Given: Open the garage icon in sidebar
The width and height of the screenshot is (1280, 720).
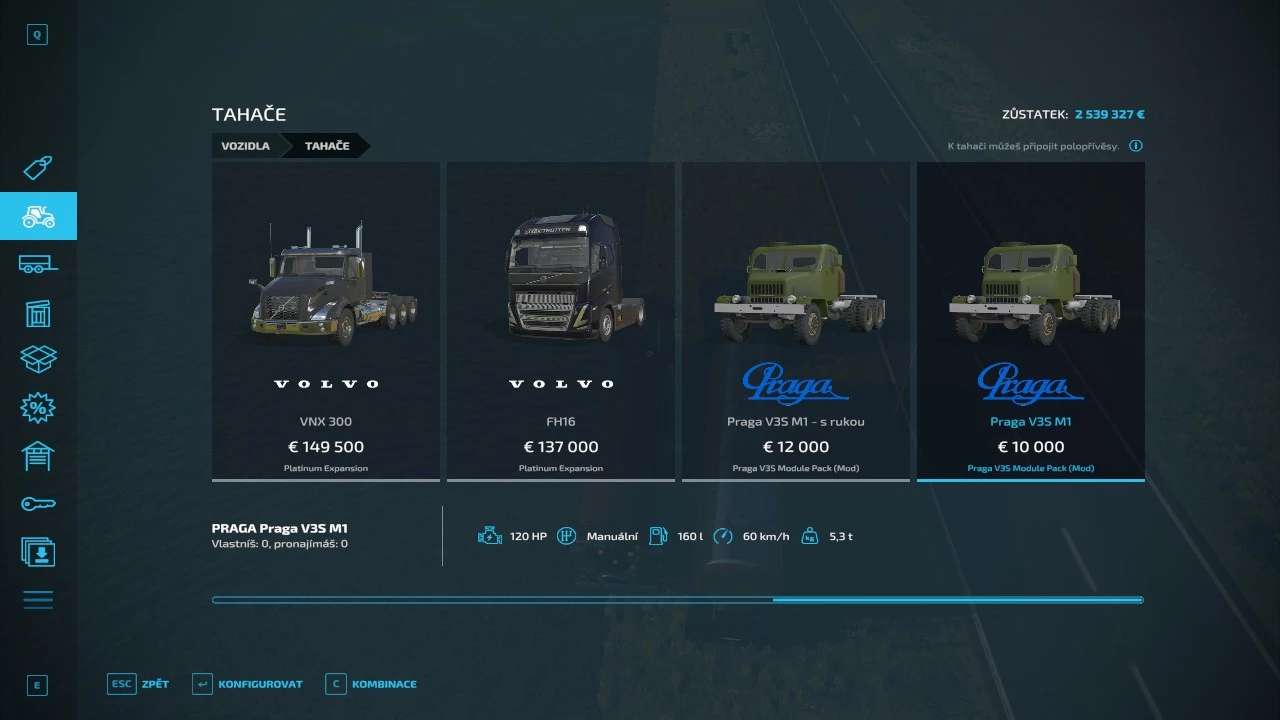Looking at the screenshot, I should click(x=38, y=455).
